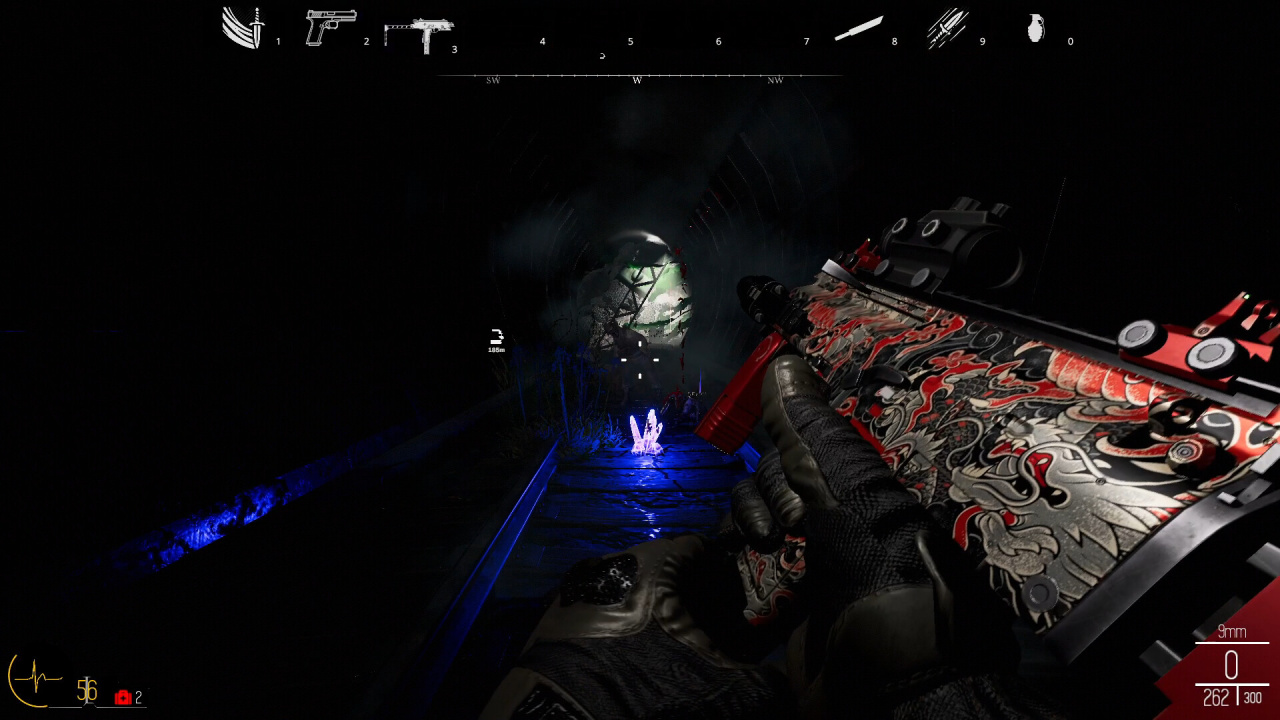Equip the pistol in slot 2

coord(330,28)
